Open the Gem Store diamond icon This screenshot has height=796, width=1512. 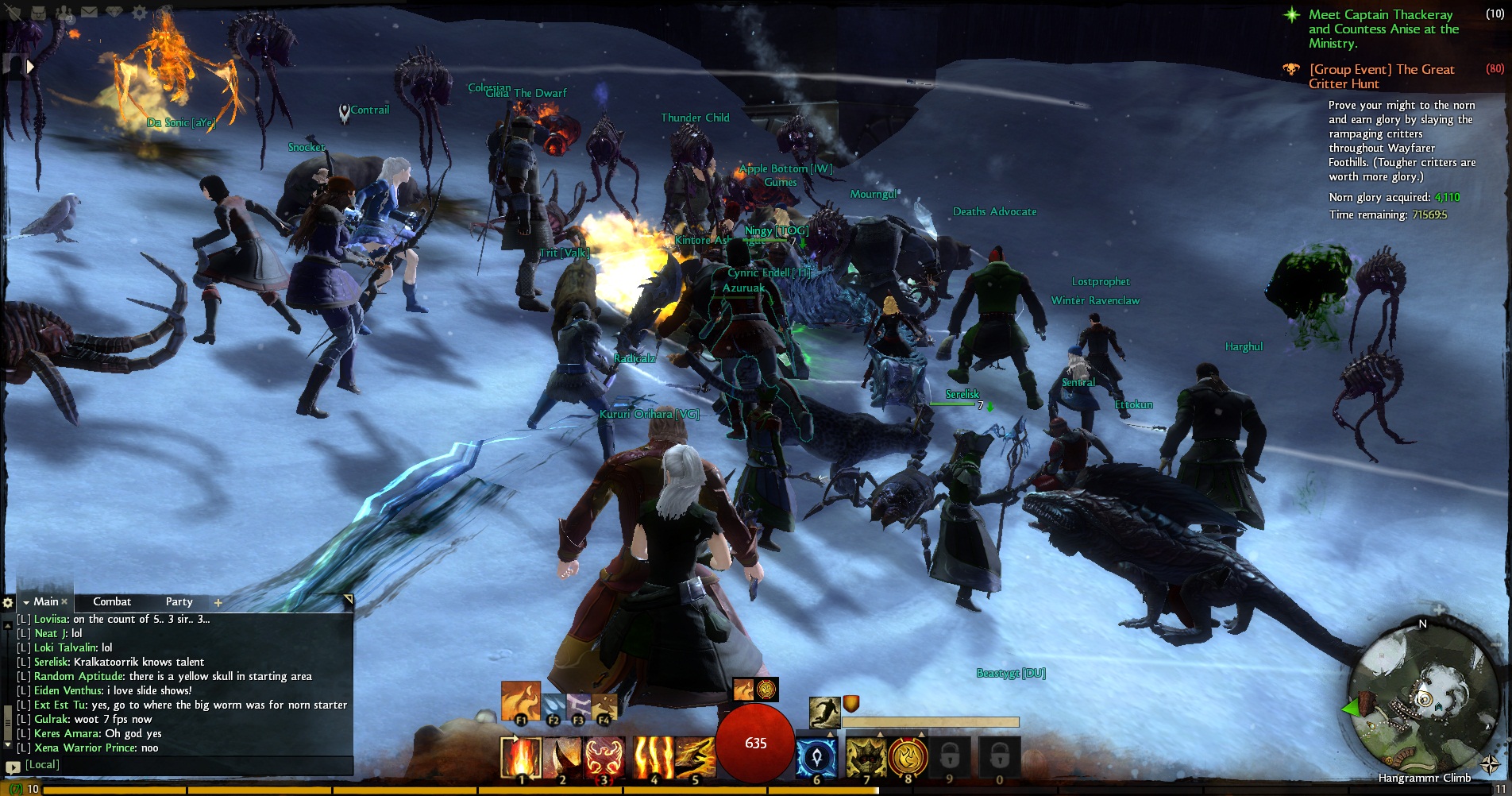(114, 11)
